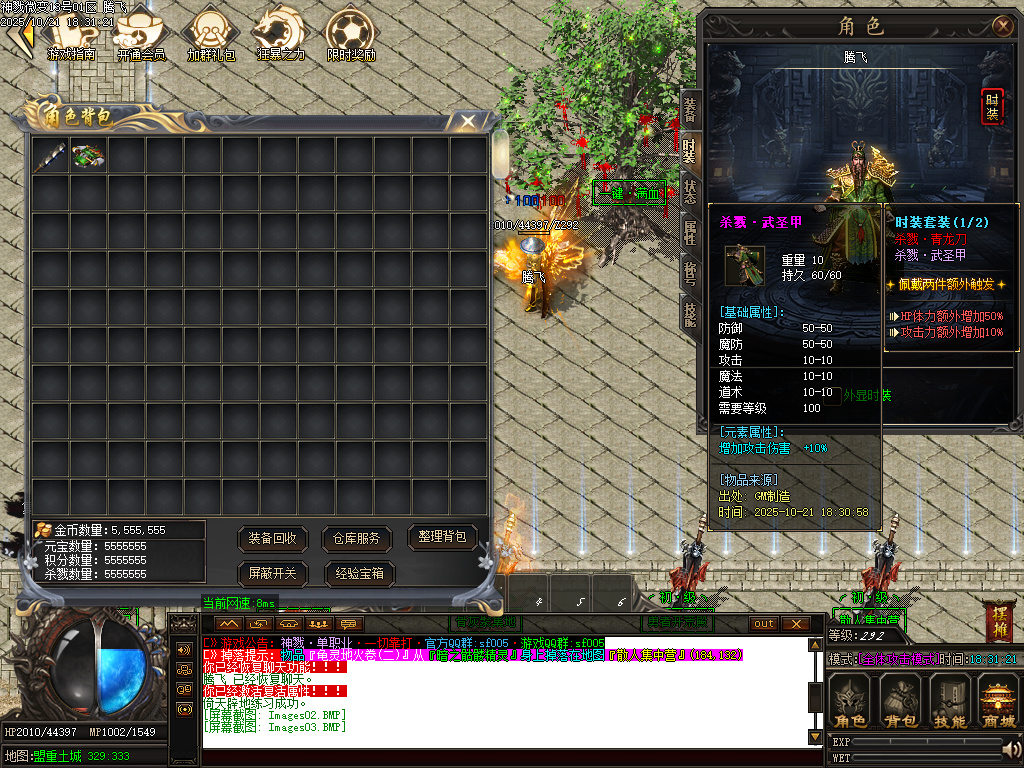Open the 商城 shop from the bottom bar
Viewport: 1024px width, 768px height.
(998, 700)
